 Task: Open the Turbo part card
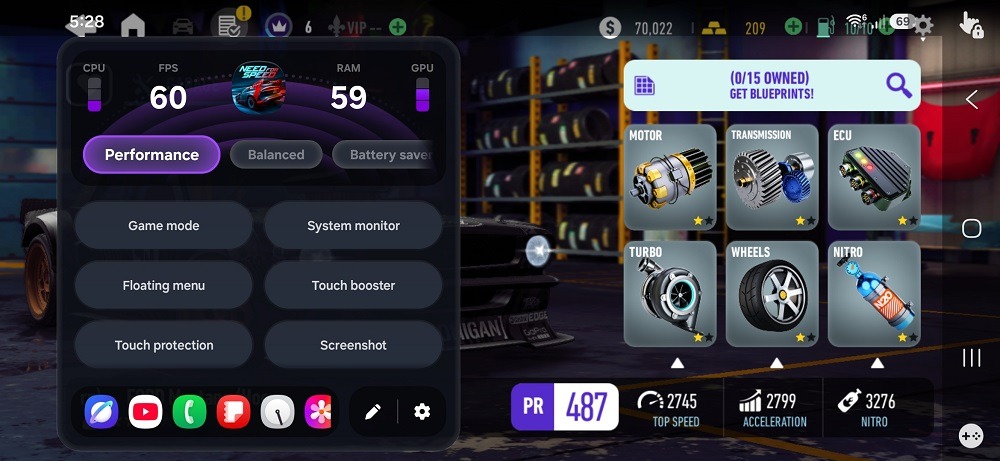click(x=670, y=293)
